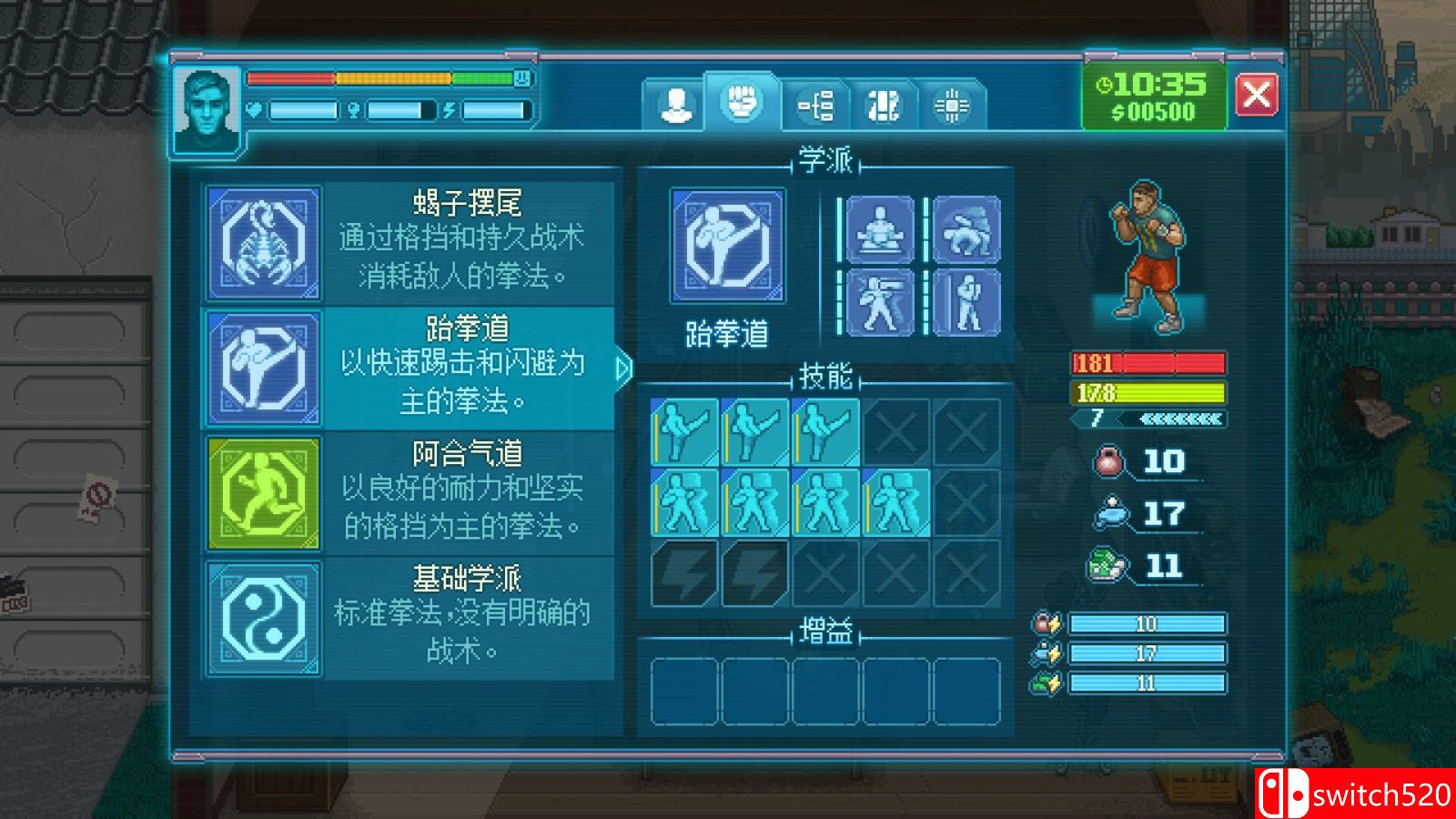Open the skill tree tab icon

(x=815, y=103)
